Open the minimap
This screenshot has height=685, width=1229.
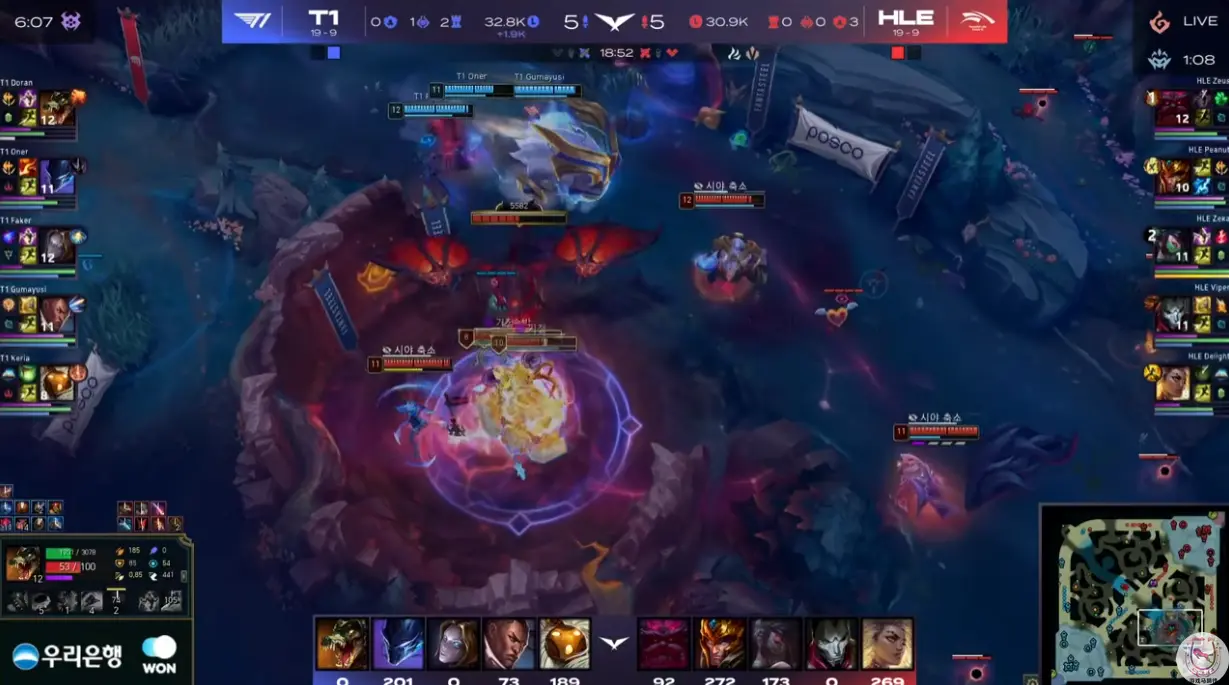click(x=1133, y=595)
